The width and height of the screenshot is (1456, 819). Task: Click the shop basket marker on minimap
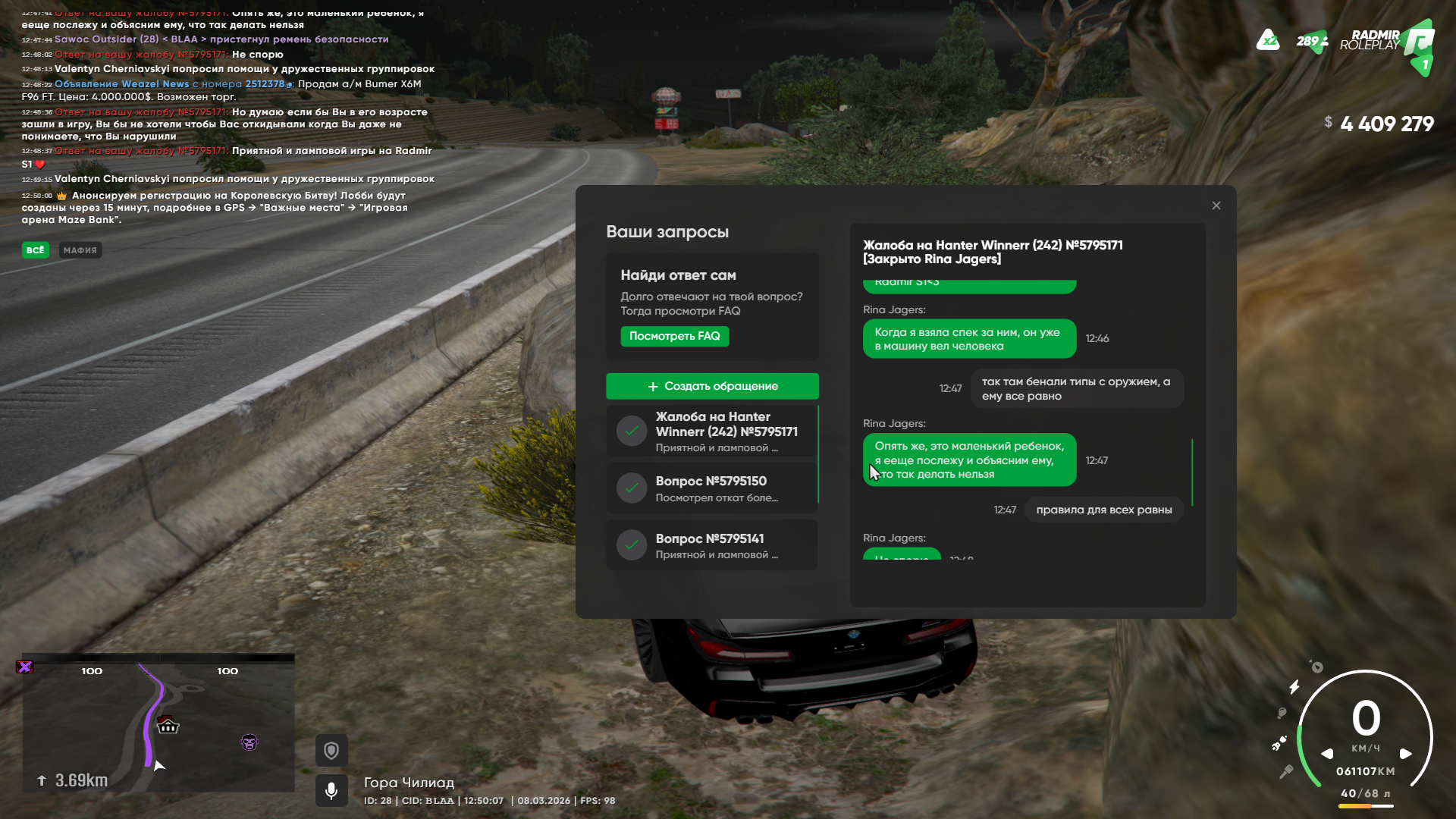168,726
